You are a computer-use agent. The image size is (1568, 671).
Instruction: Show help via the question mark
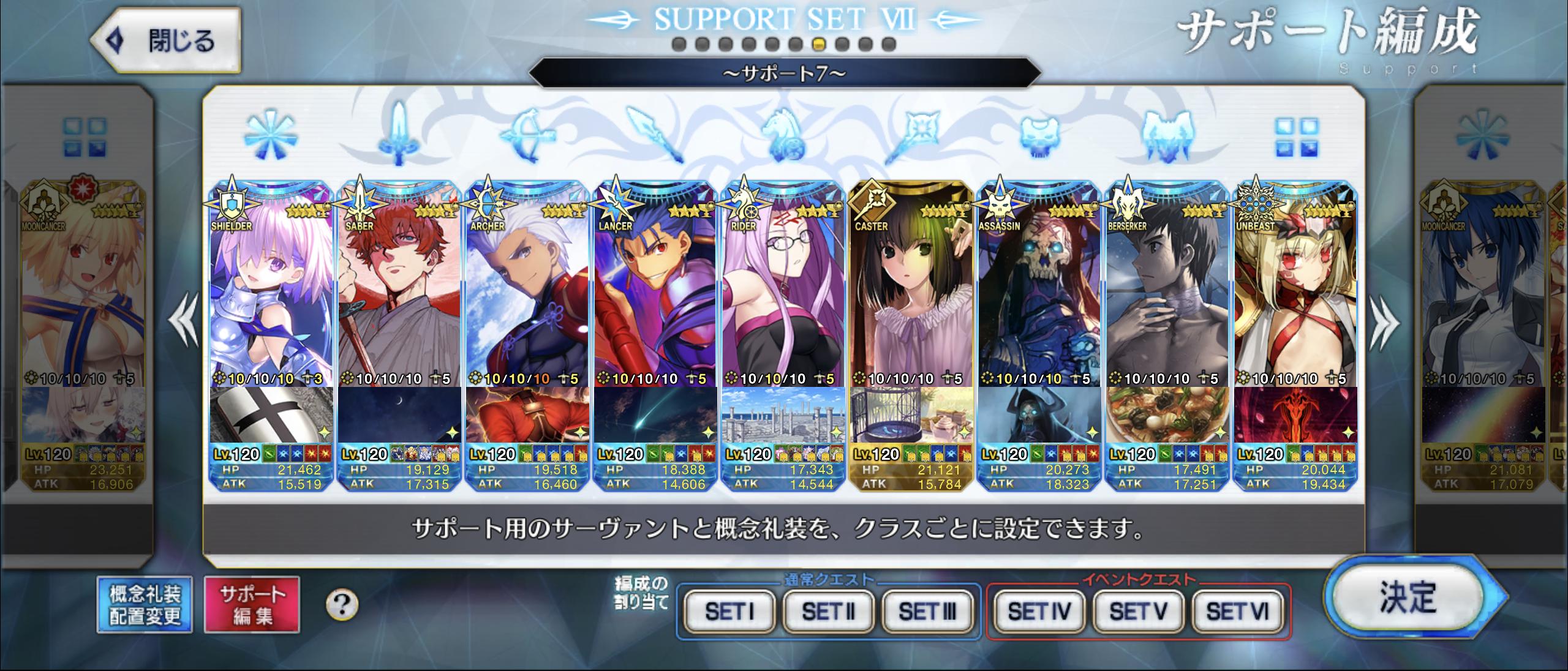coord(342,605)
